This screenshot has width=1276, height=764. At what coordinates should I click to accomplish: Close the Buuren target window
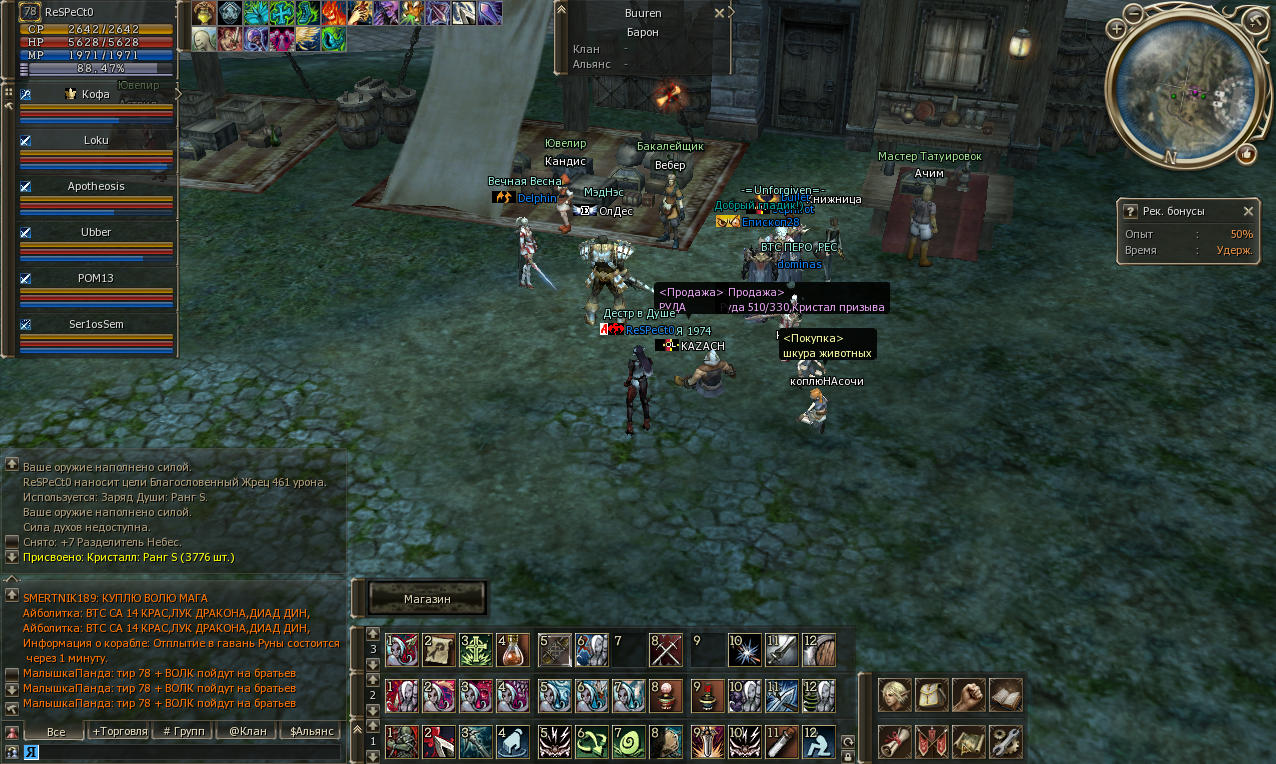719,13
